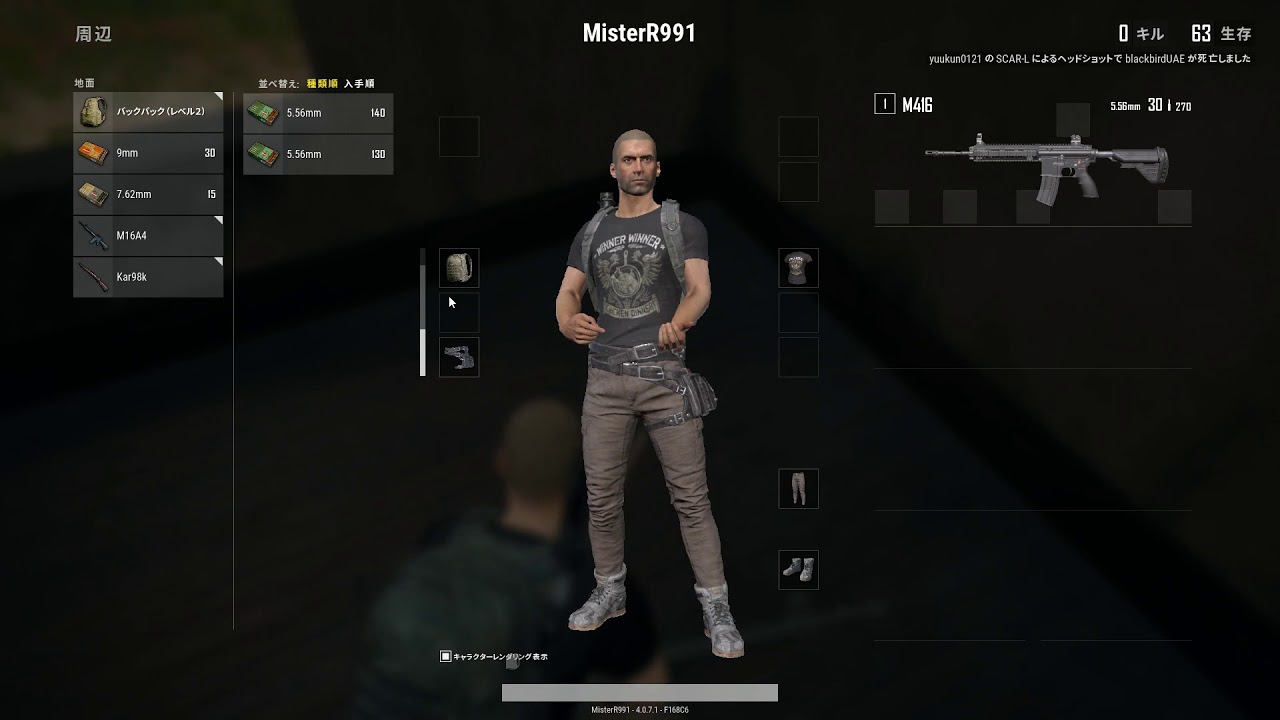Click the equipped pants slot icon

[798, 488]
